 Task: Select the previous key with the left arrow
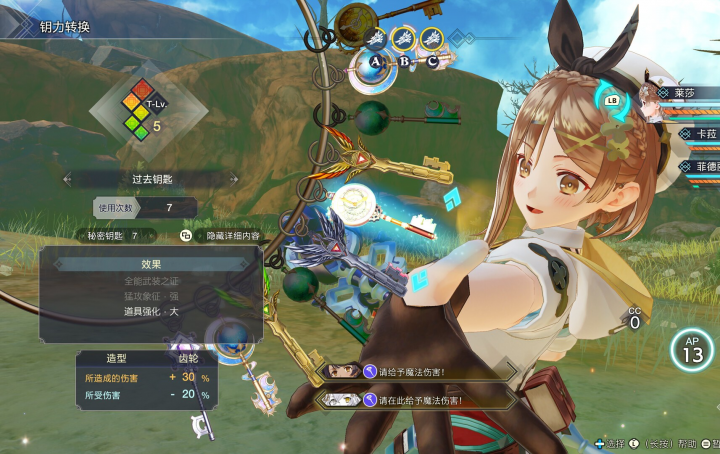point(67,179)
